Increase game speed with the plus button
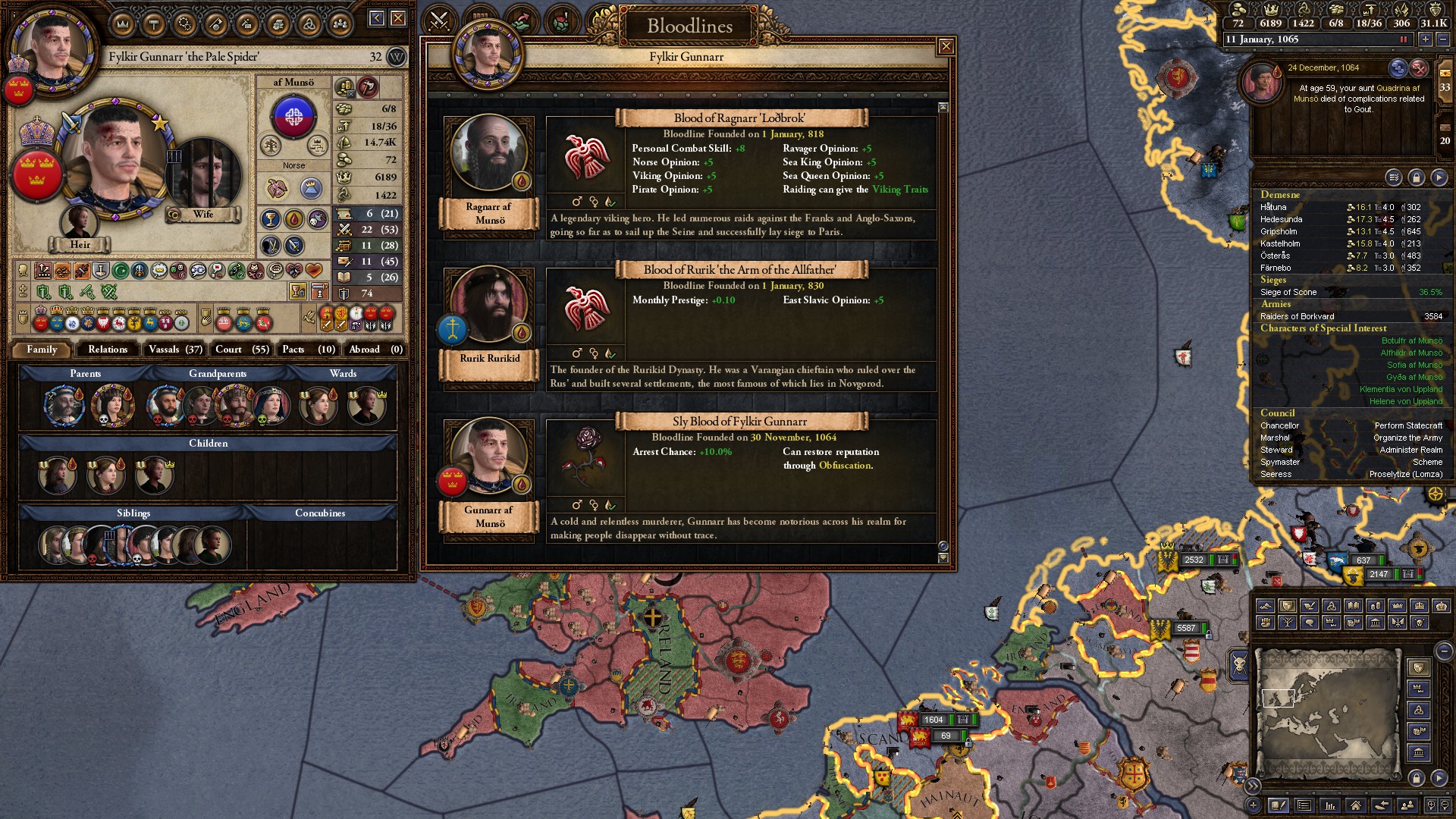Image resolution: width=1456 pixels, height=819 pixels. [x=1426, y=39]
